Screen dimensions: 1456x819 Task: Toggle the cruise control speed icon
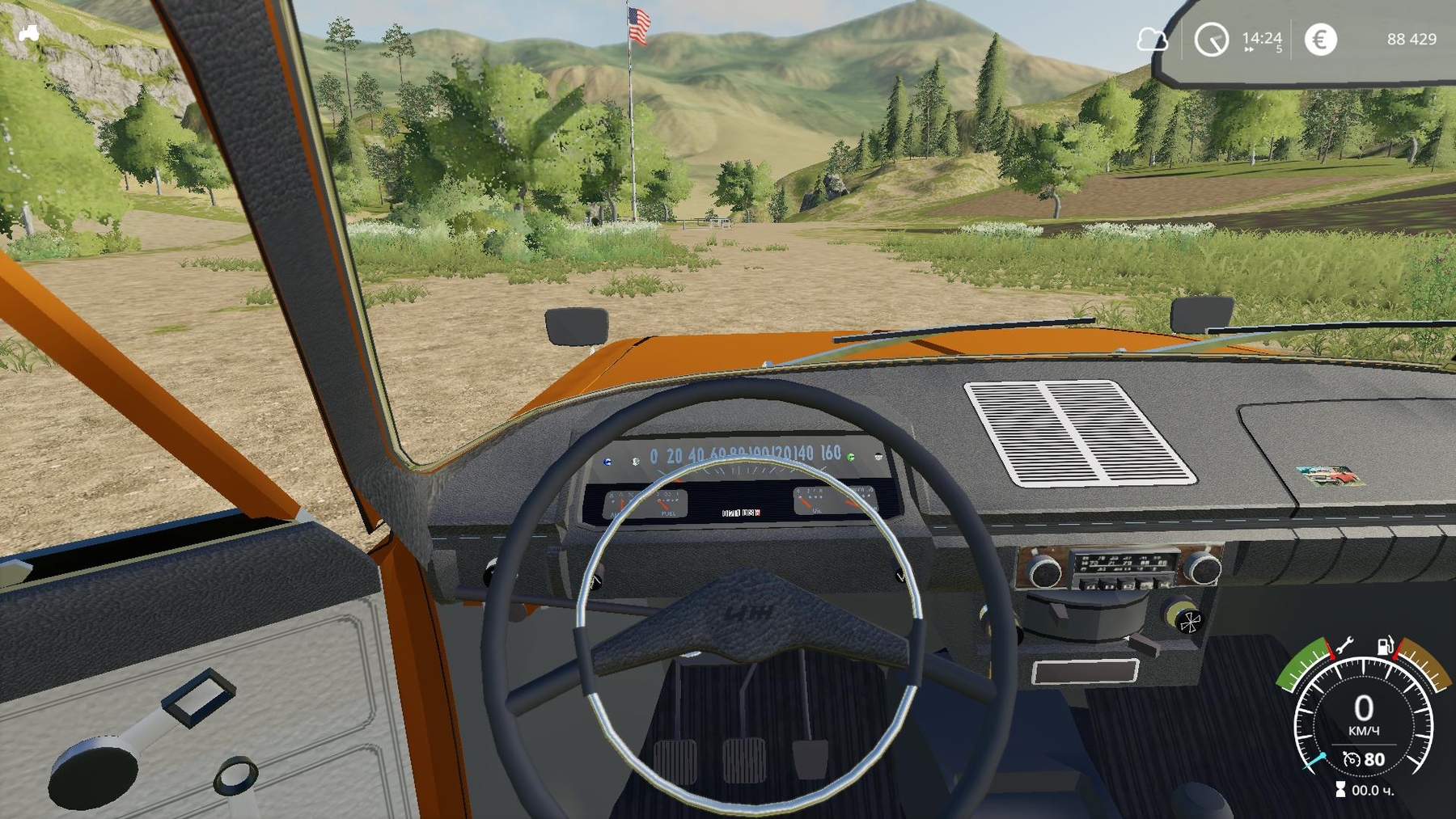coord(1352,759)
